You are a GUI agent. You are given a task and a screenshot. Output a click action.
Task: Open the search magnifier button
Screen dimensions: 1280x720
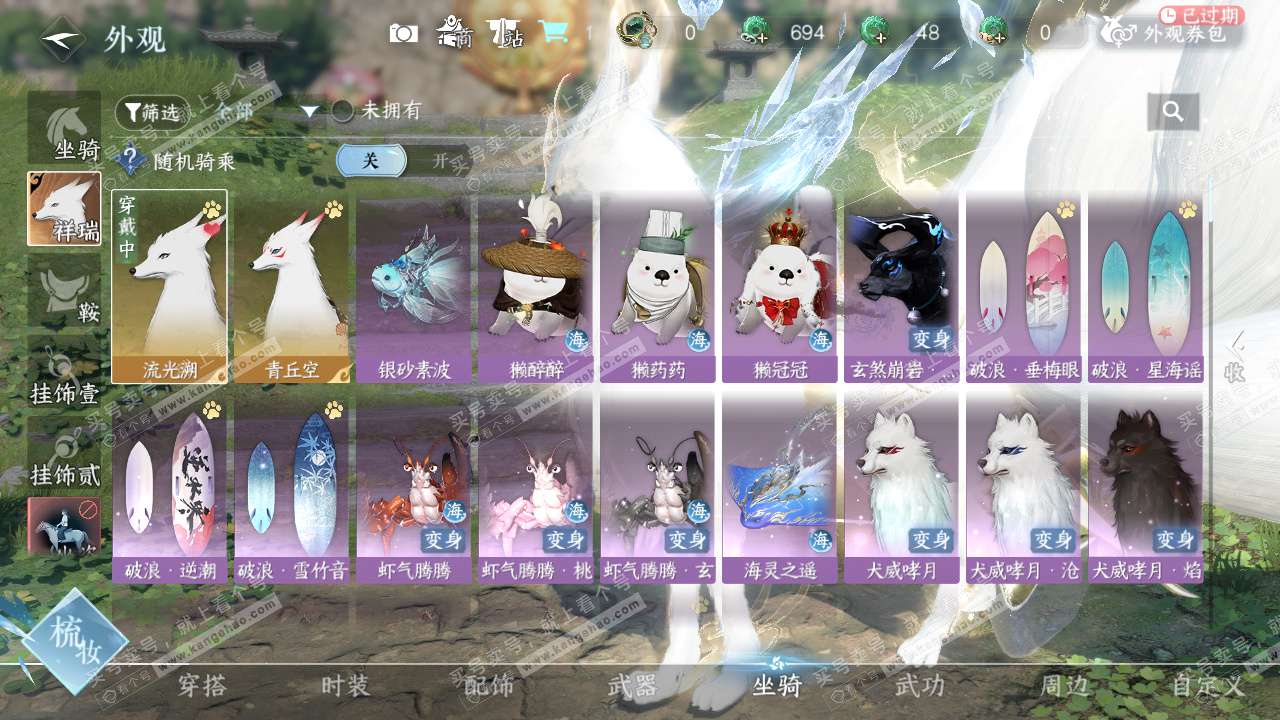pos(1173,111)
